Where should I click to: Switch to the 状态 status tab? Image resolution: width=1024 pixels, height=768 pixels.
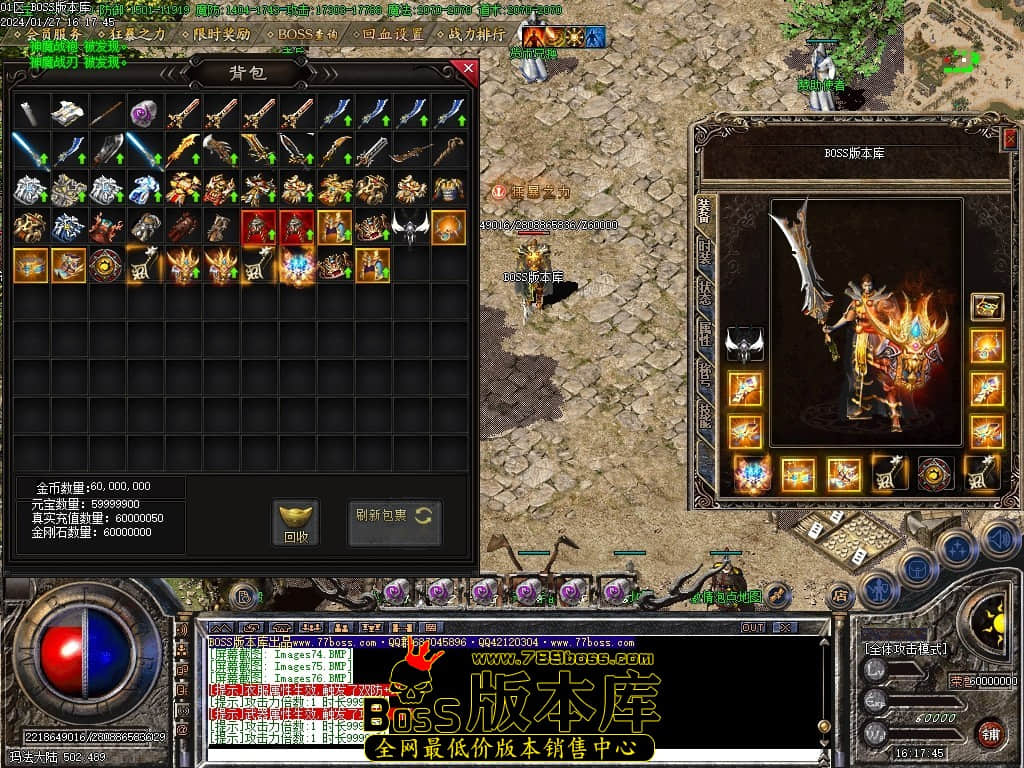click(705, 292)
